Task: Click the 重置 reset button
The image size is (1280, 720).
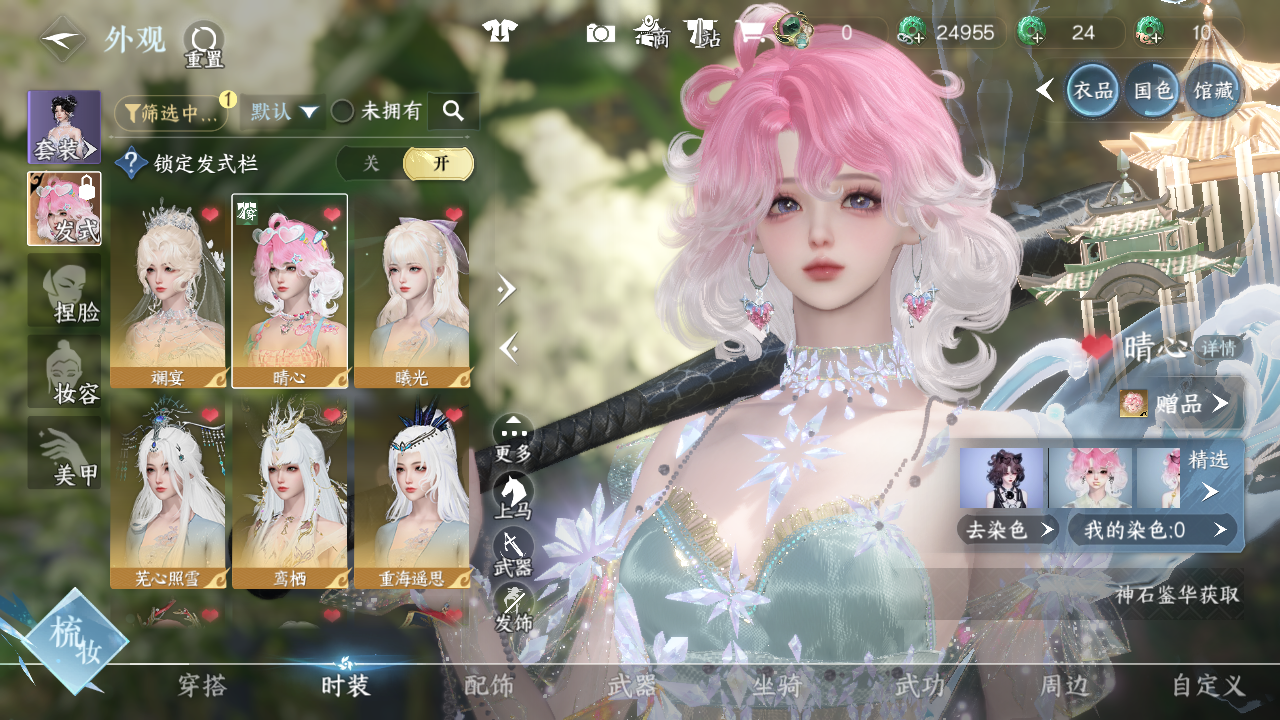Action: (203, 45)
